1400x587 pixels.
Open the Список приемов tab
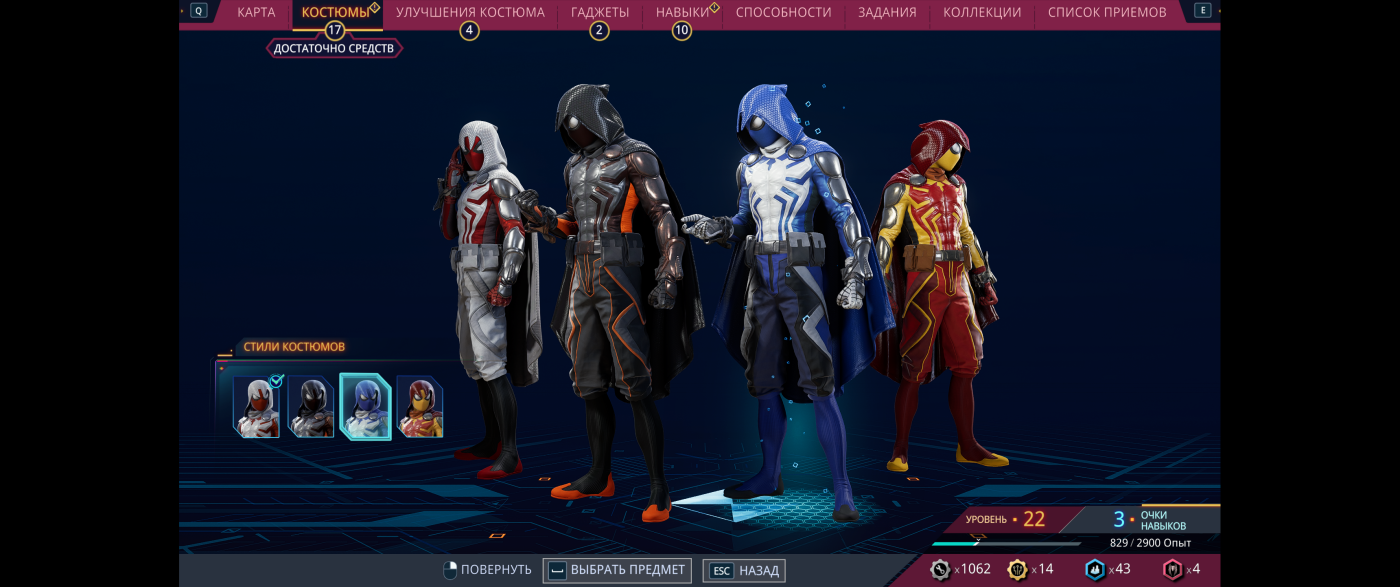(1107, 13)
